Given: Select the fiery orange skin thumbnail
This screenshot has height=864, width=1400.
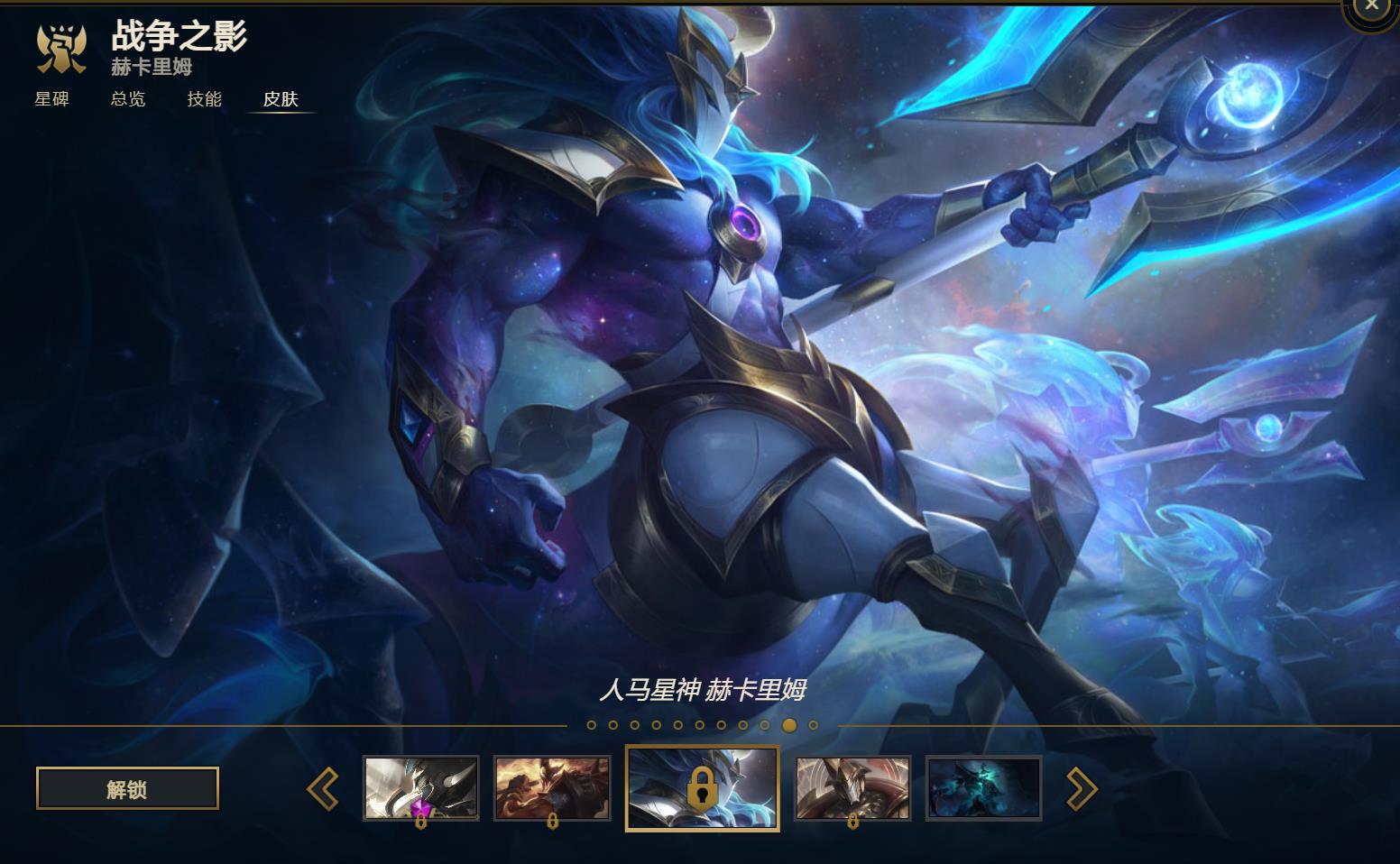Looking at the screenshot, I should 552,788.
